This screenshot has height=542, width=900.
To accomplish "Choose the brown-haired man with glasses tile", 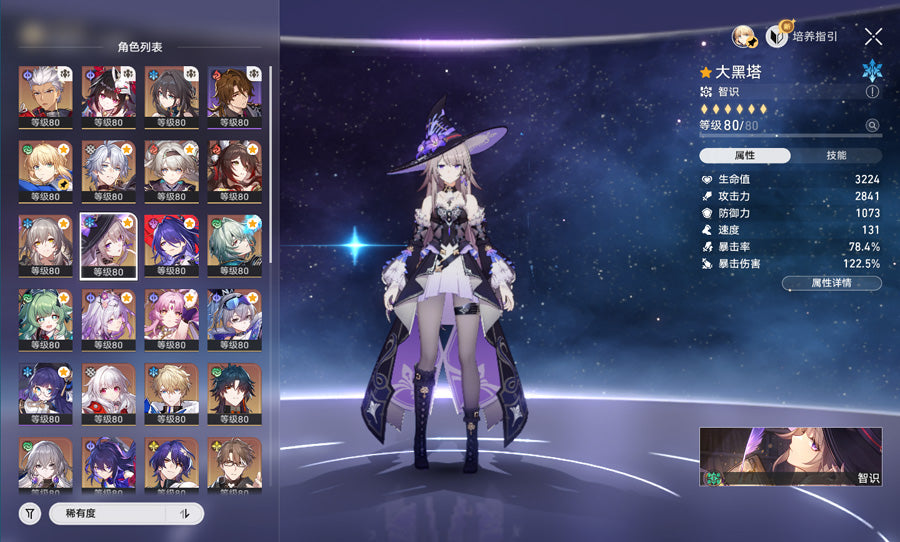I will (x=234, y=463).
